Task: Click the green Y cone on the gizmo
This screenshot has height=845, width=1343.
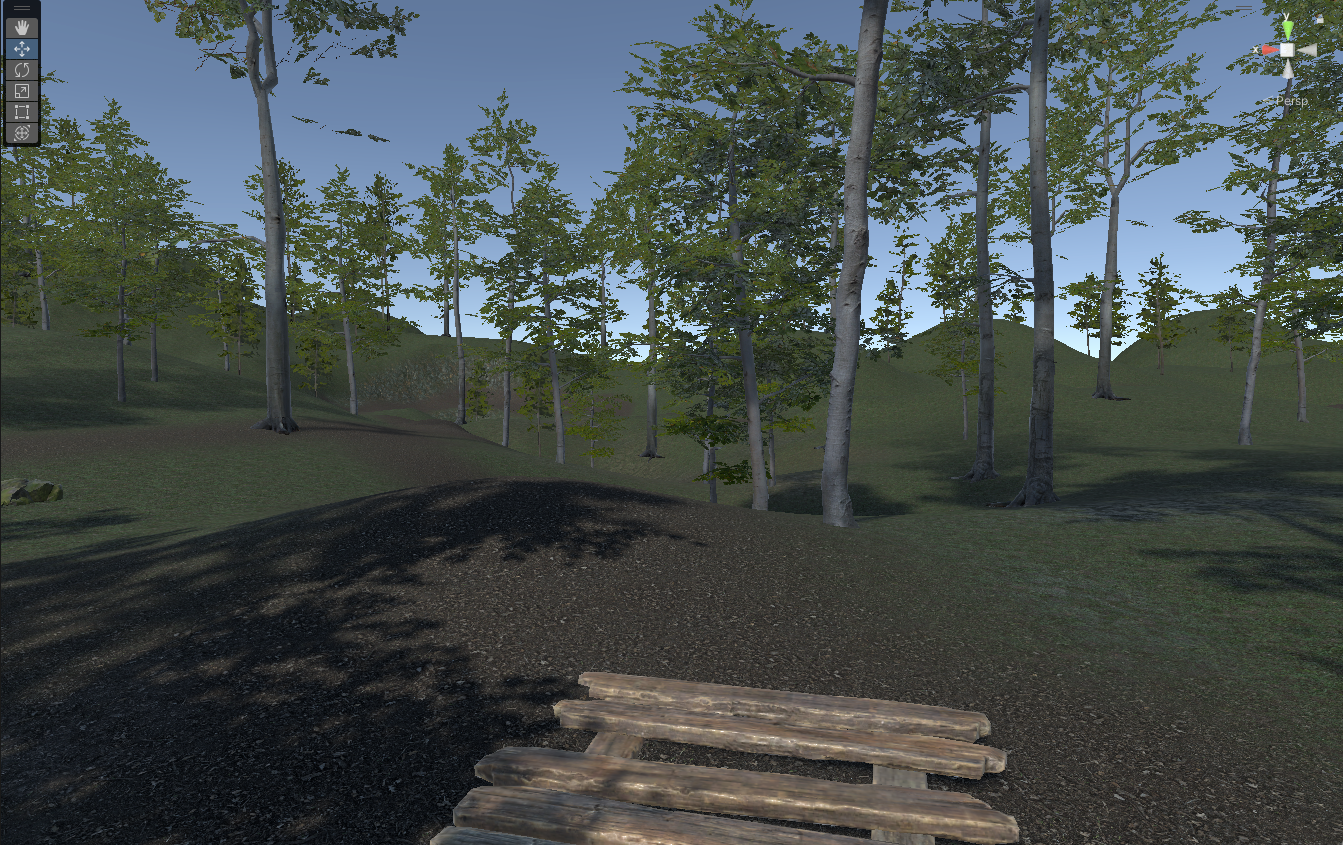Action: tap(1288, 30)
